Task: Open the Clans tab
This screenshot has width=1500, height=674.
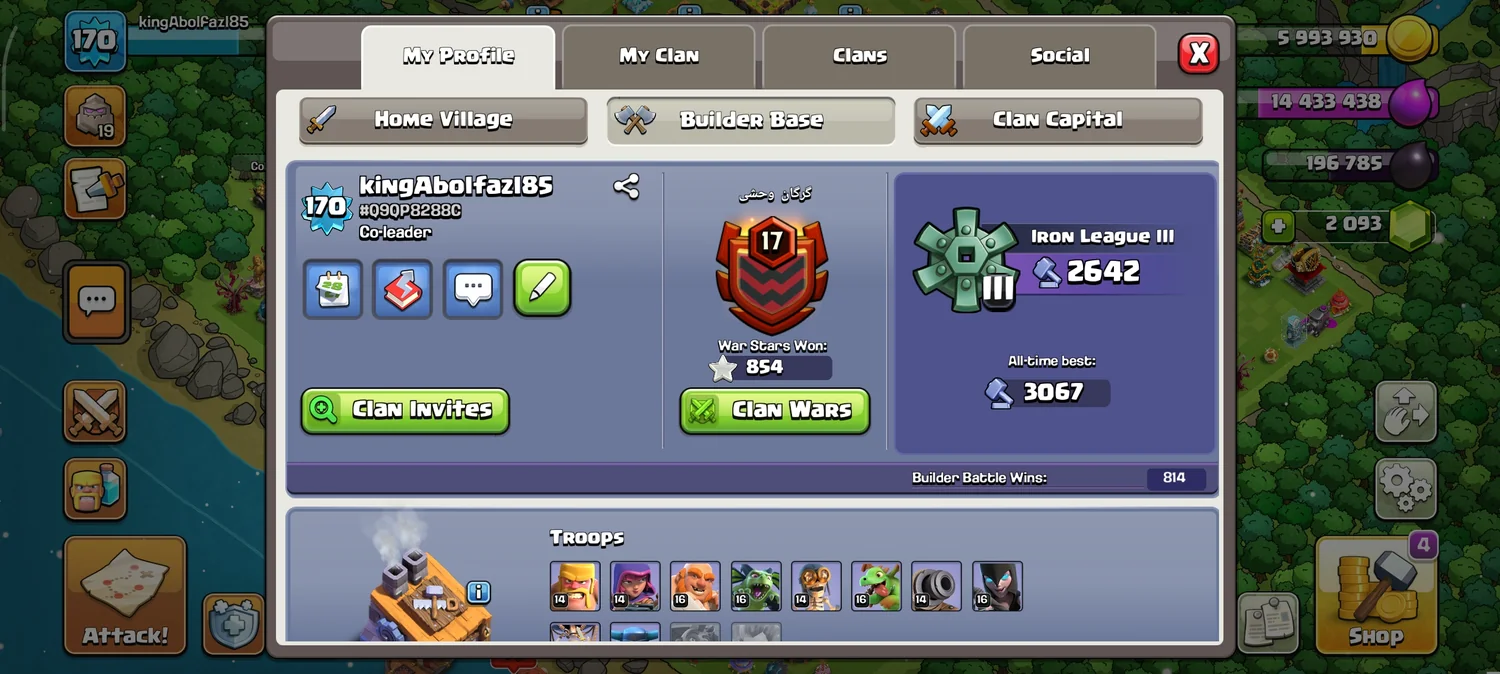Action: (x=859, y=56)
